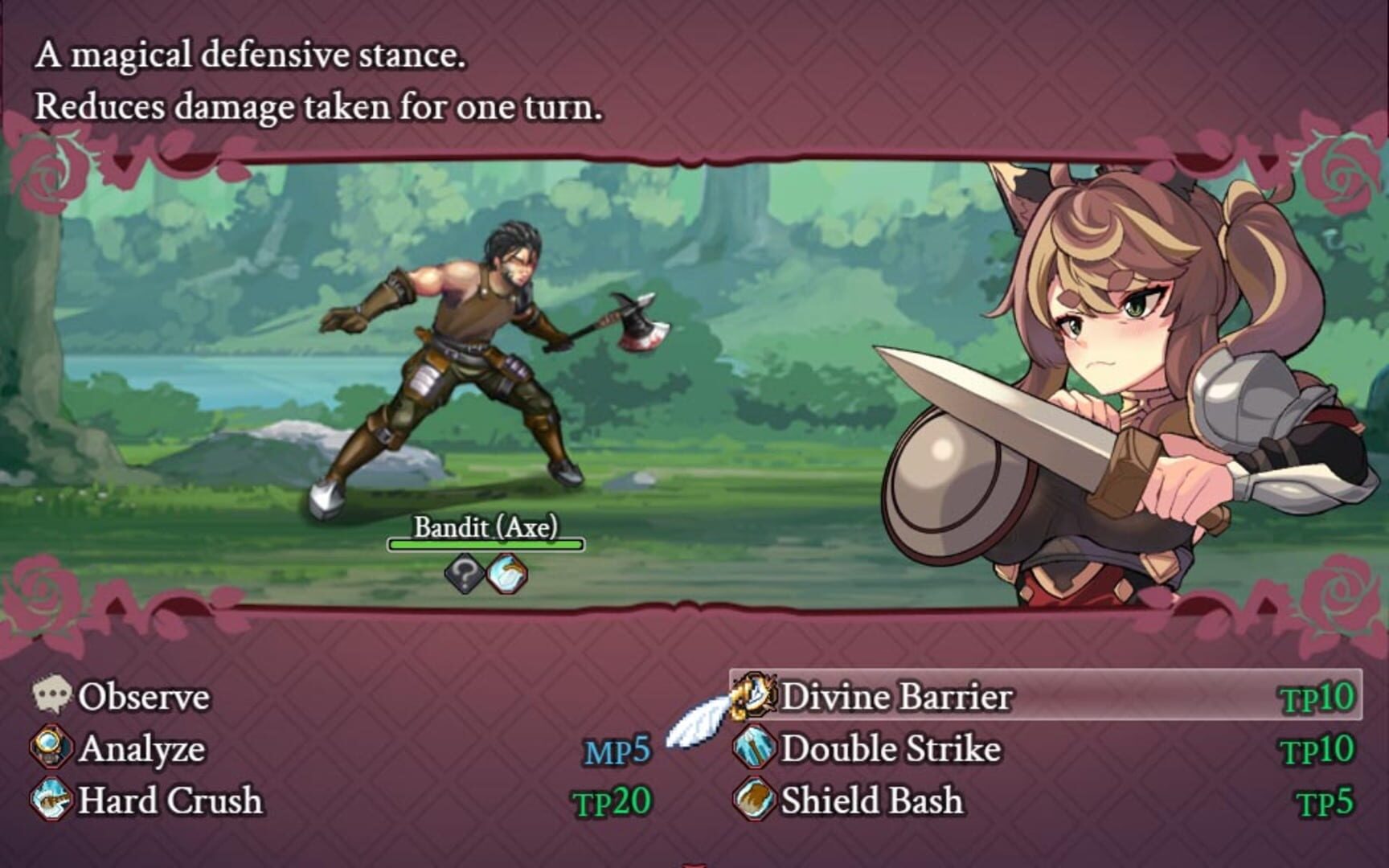Activate Hard Crush costing TP20
The width and height of the screenshot is (1389, 868).
169,800
